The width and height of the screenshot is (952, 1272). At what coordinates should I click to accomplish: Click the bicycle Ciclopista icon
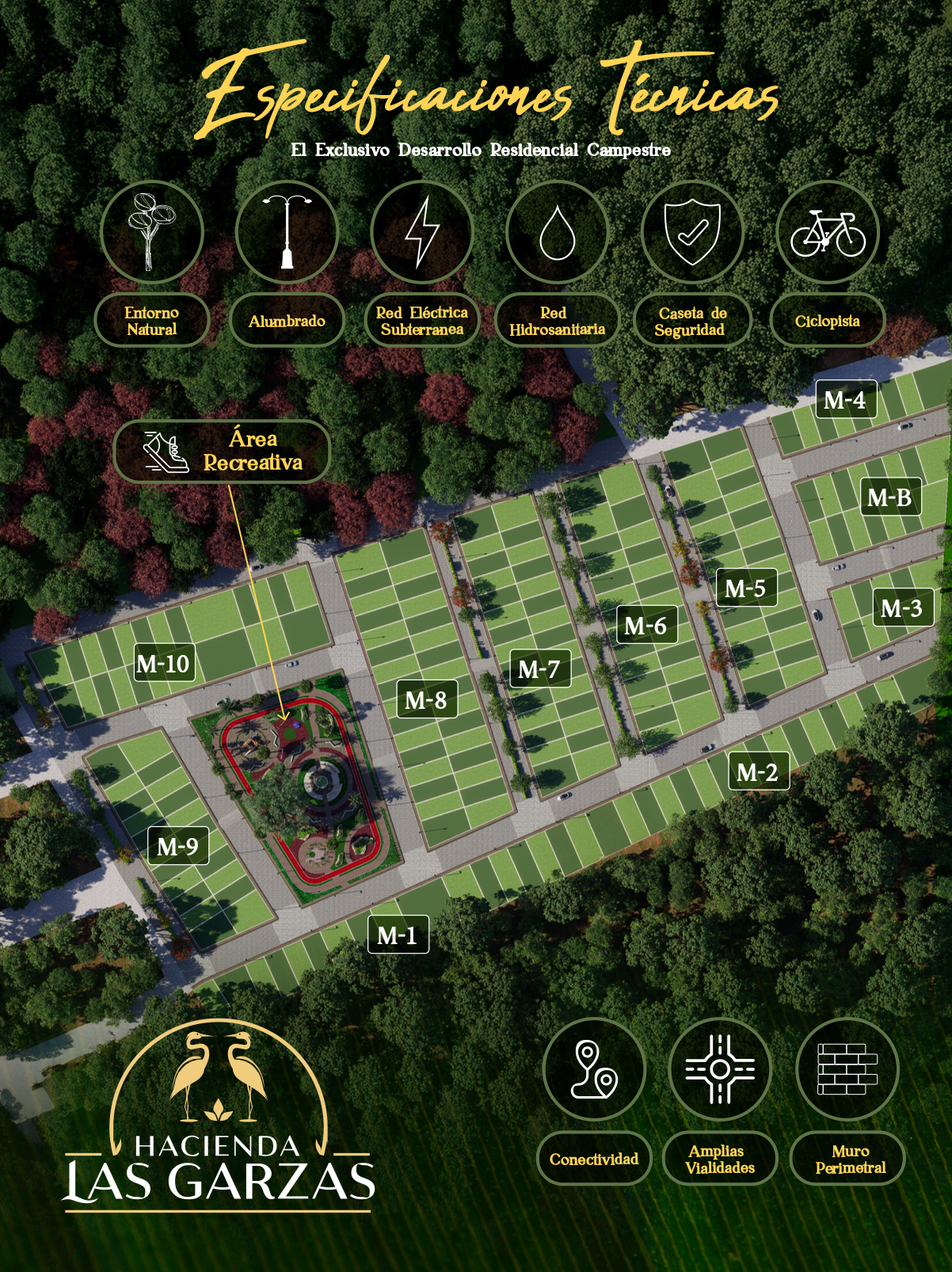point(828,232)
